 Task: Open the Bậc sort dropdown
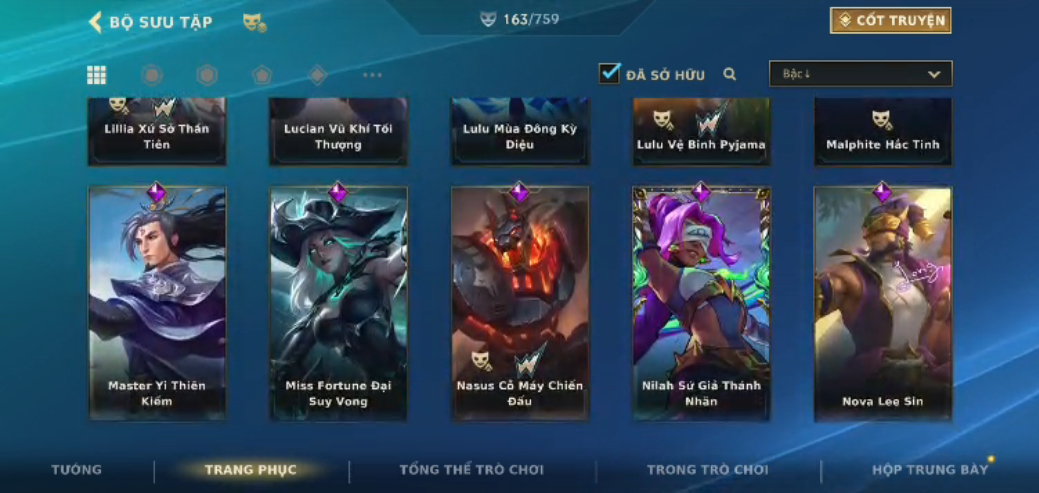coord(860,74)
